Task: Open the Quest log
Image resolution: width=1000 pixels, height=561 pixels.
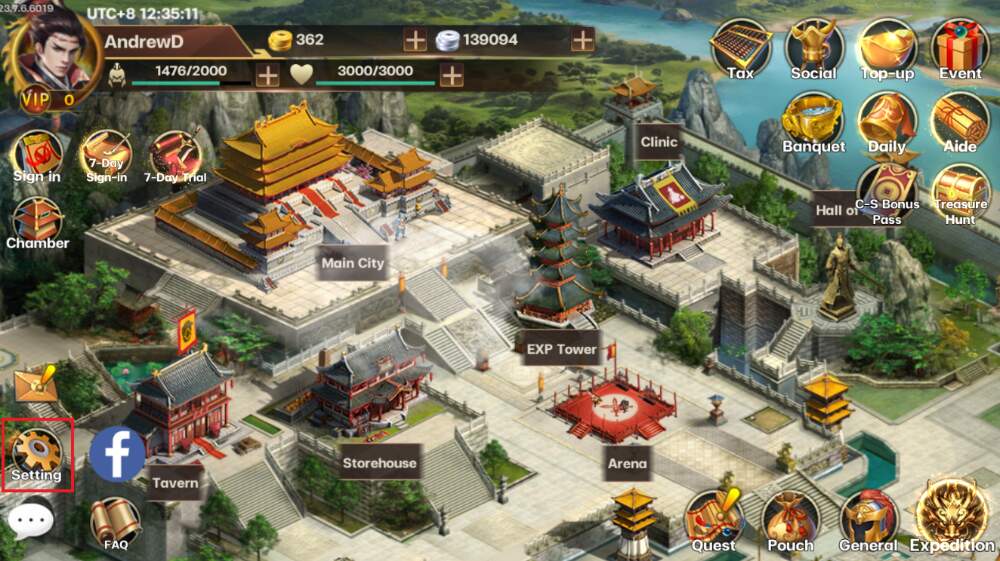Action: point(713,520)
